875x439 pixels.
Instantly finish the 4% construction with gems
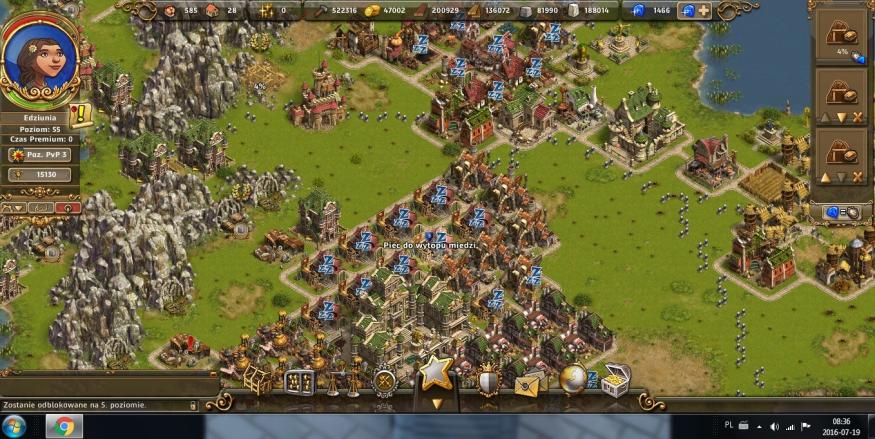click(857, 57)
